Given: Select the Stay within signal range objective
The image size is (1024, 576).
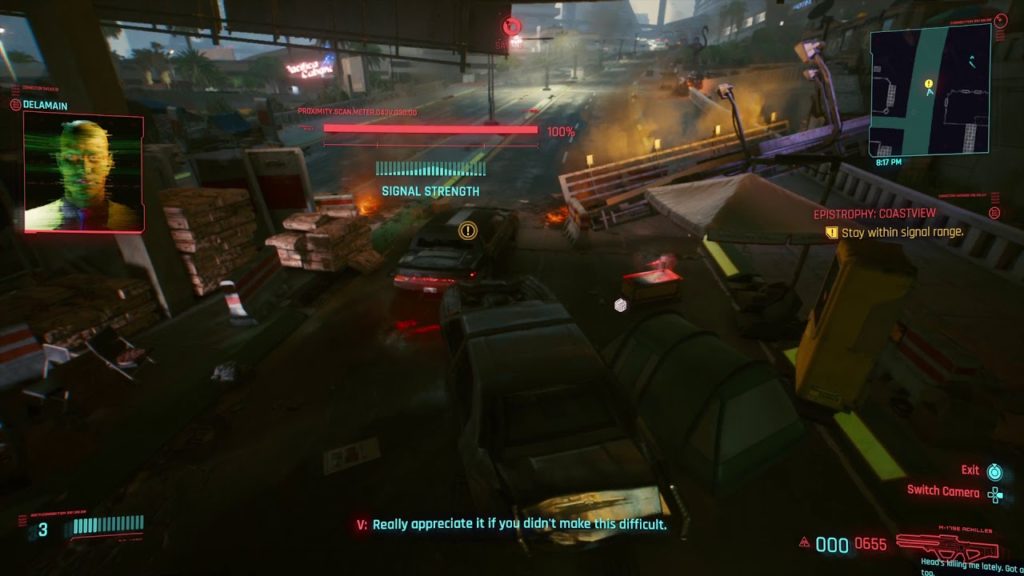Looking at the screenshot, I should 901,232.
